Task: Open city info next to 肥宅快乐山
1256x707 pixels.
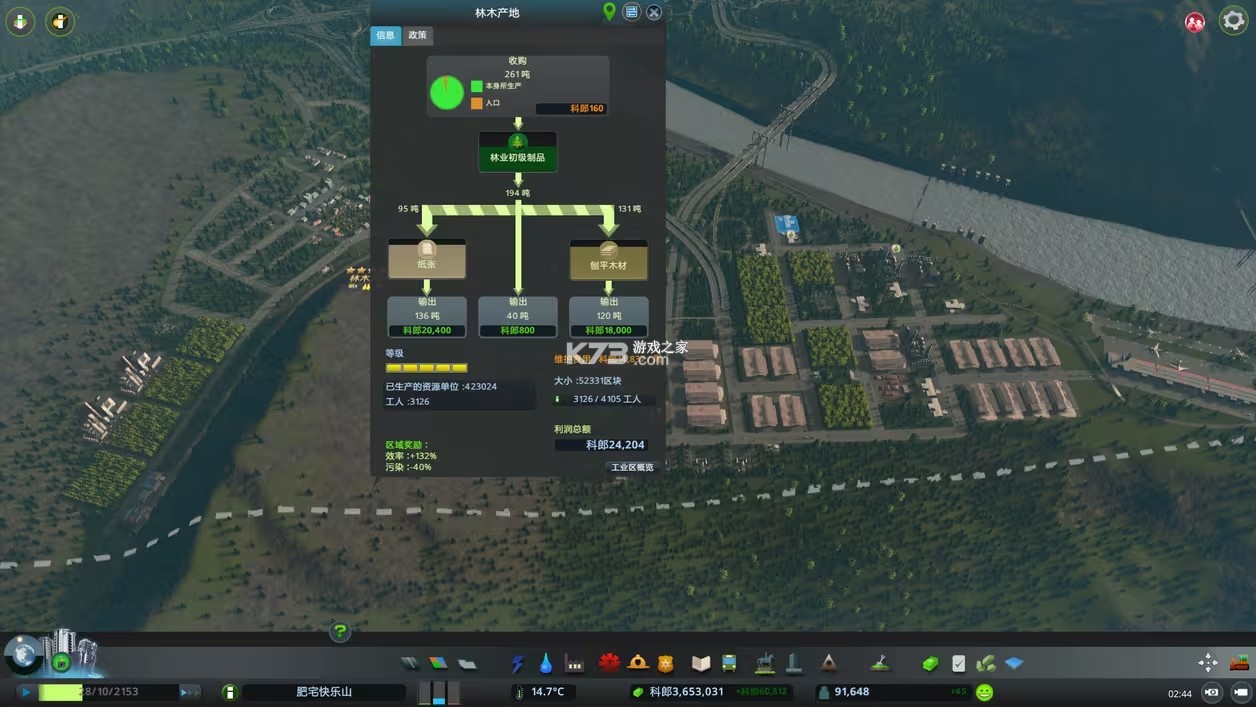Action: (x=229, y=692)
